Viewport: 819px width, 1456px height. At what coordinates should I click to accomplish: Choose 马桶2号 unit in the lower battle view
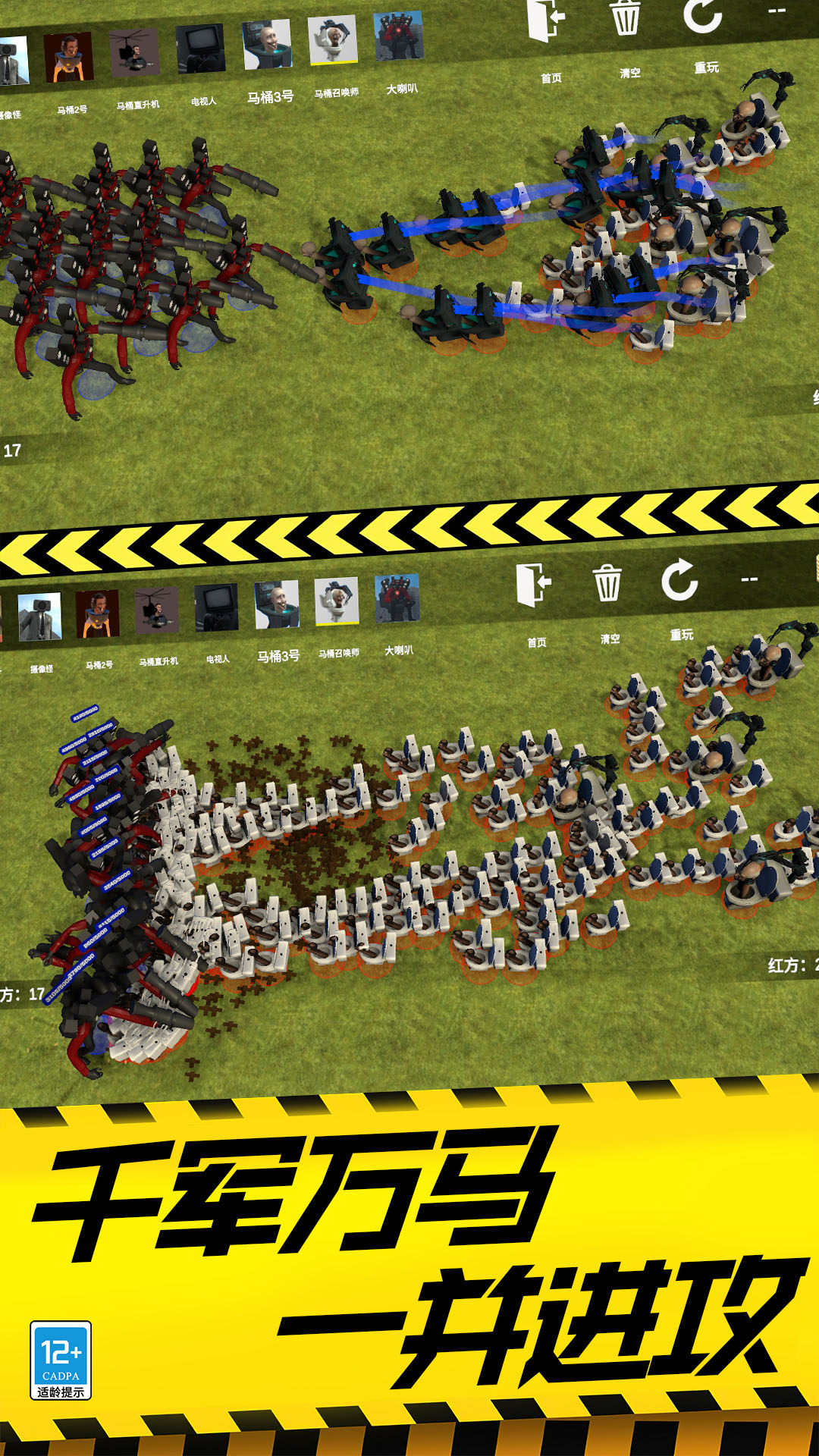pyautogui.click(x=97, y=613)
